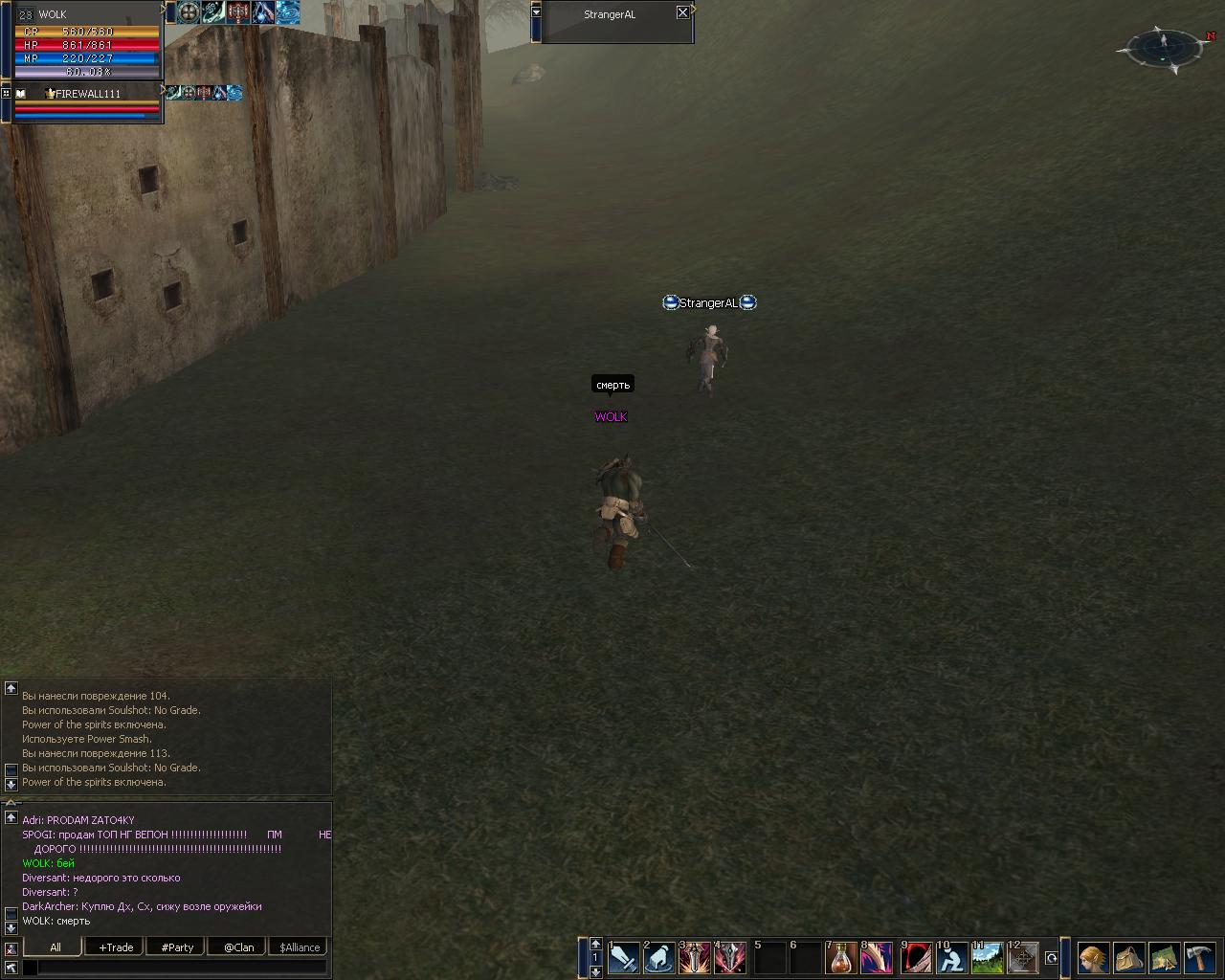Open the character status via the face icon
1225x980 pixels.
(x=1094, y=958)
